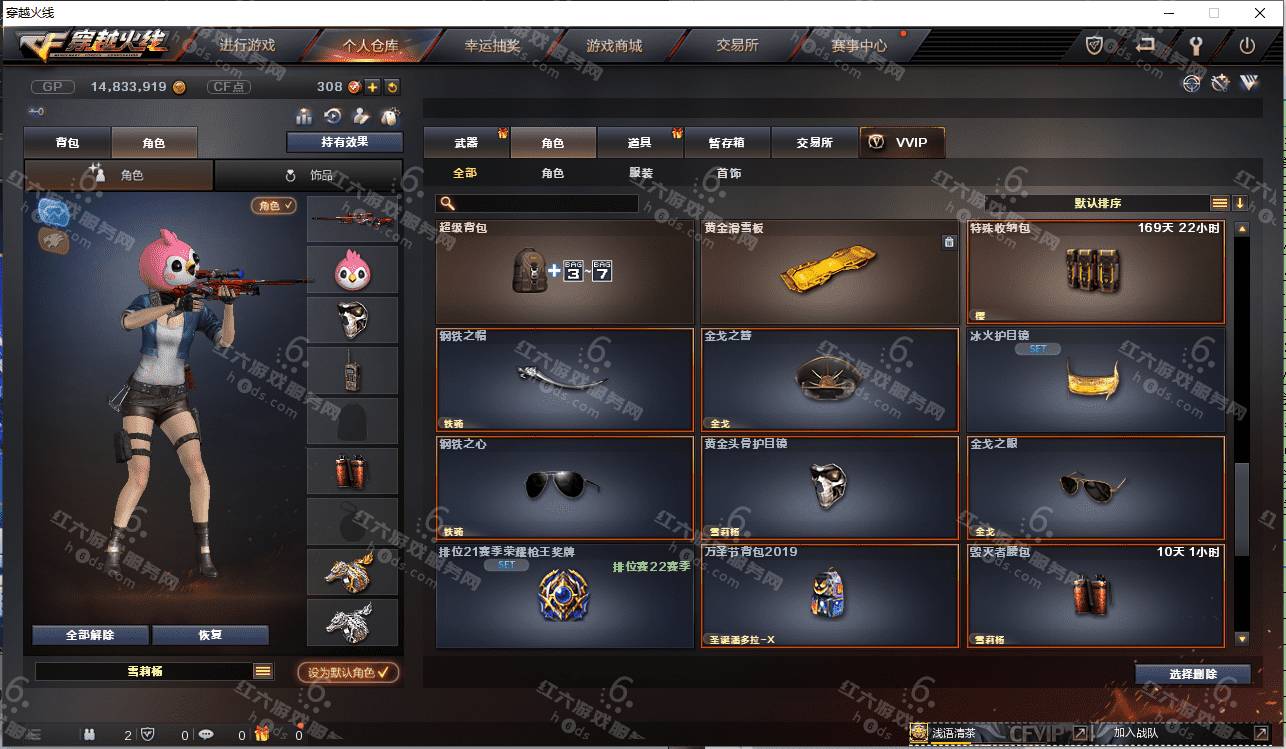
Task: Toggle SET on 排位21赛季荣耀枪王奖牌
Action: [x=506, y=564]
